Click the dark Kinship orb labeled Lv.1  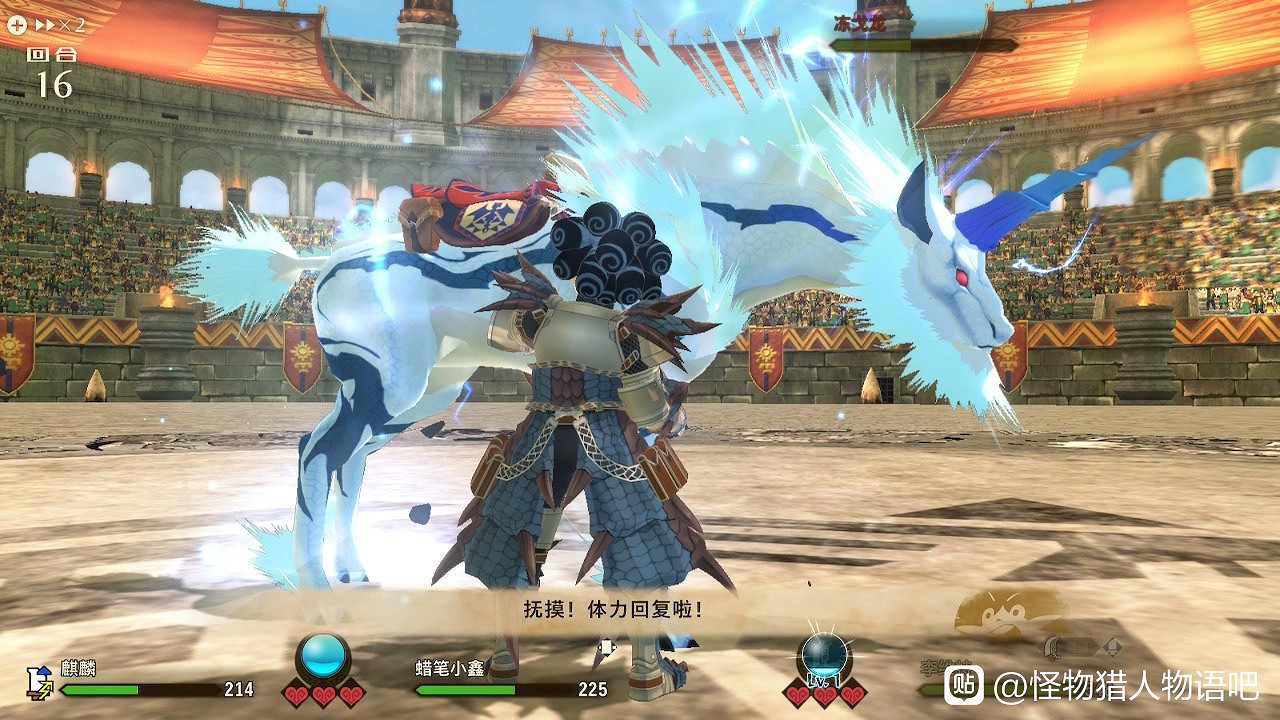coord(823,652)
